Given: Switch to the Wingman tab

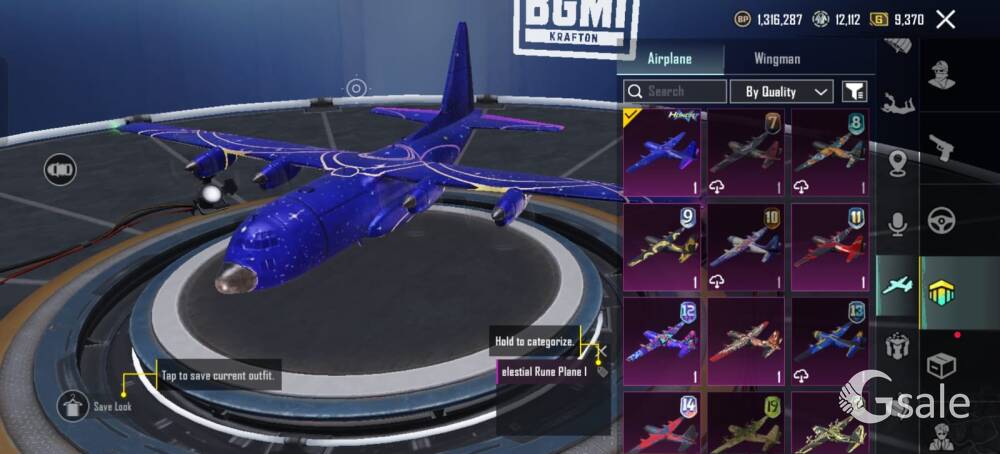Looking at the screenshot, I should coord(777,59).
